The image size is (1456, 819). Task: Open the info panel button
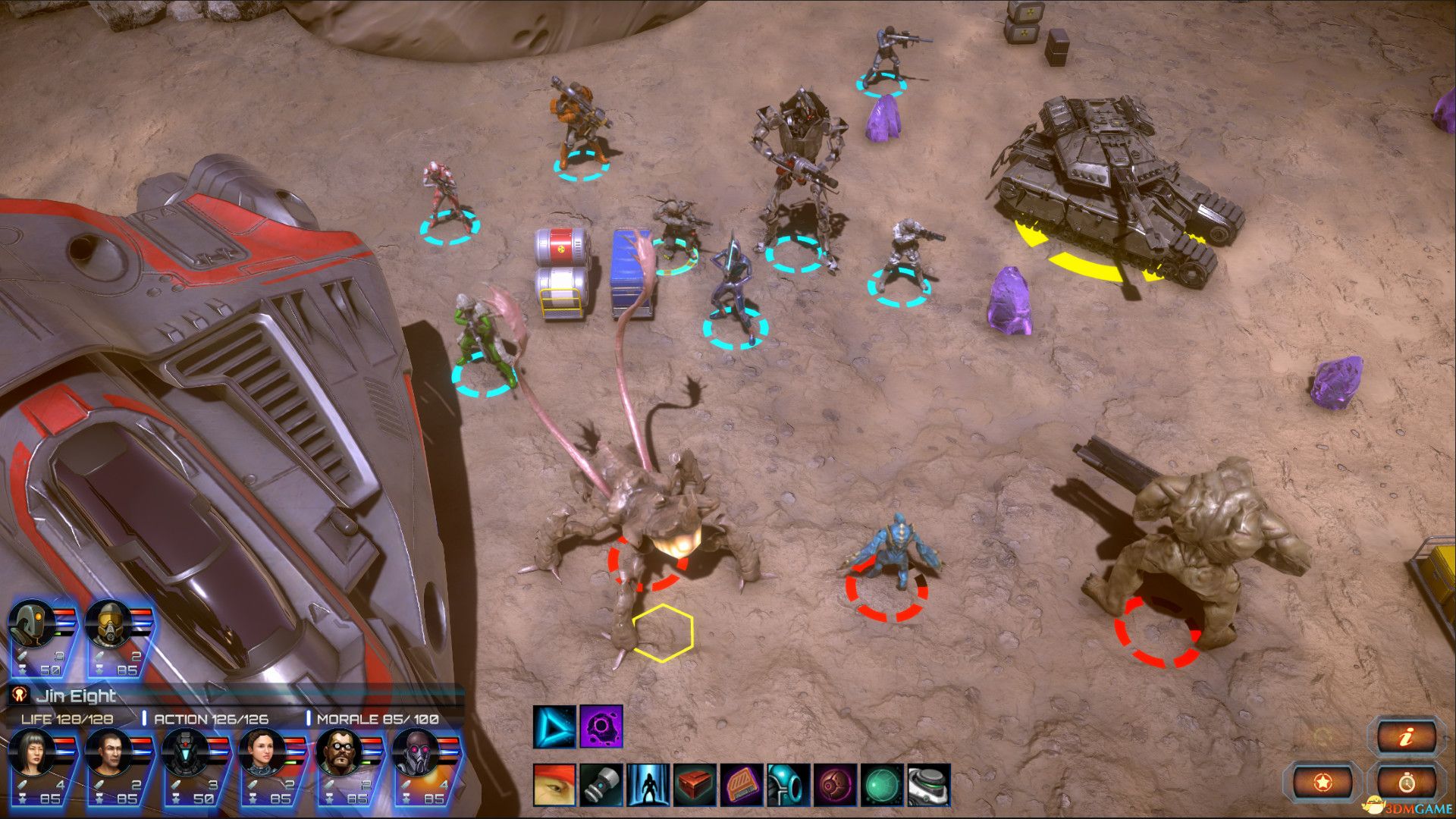pos(1407,737)
